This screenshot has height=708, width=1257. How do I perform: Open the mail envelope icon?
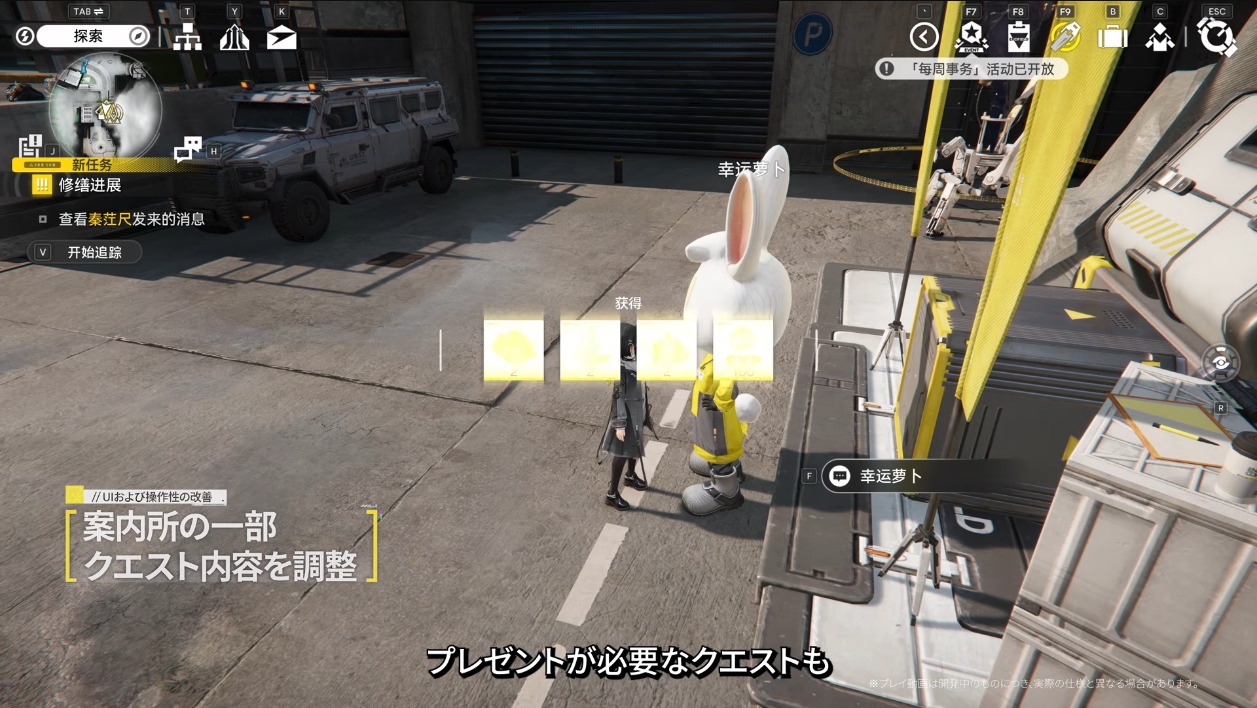point(282,38)
